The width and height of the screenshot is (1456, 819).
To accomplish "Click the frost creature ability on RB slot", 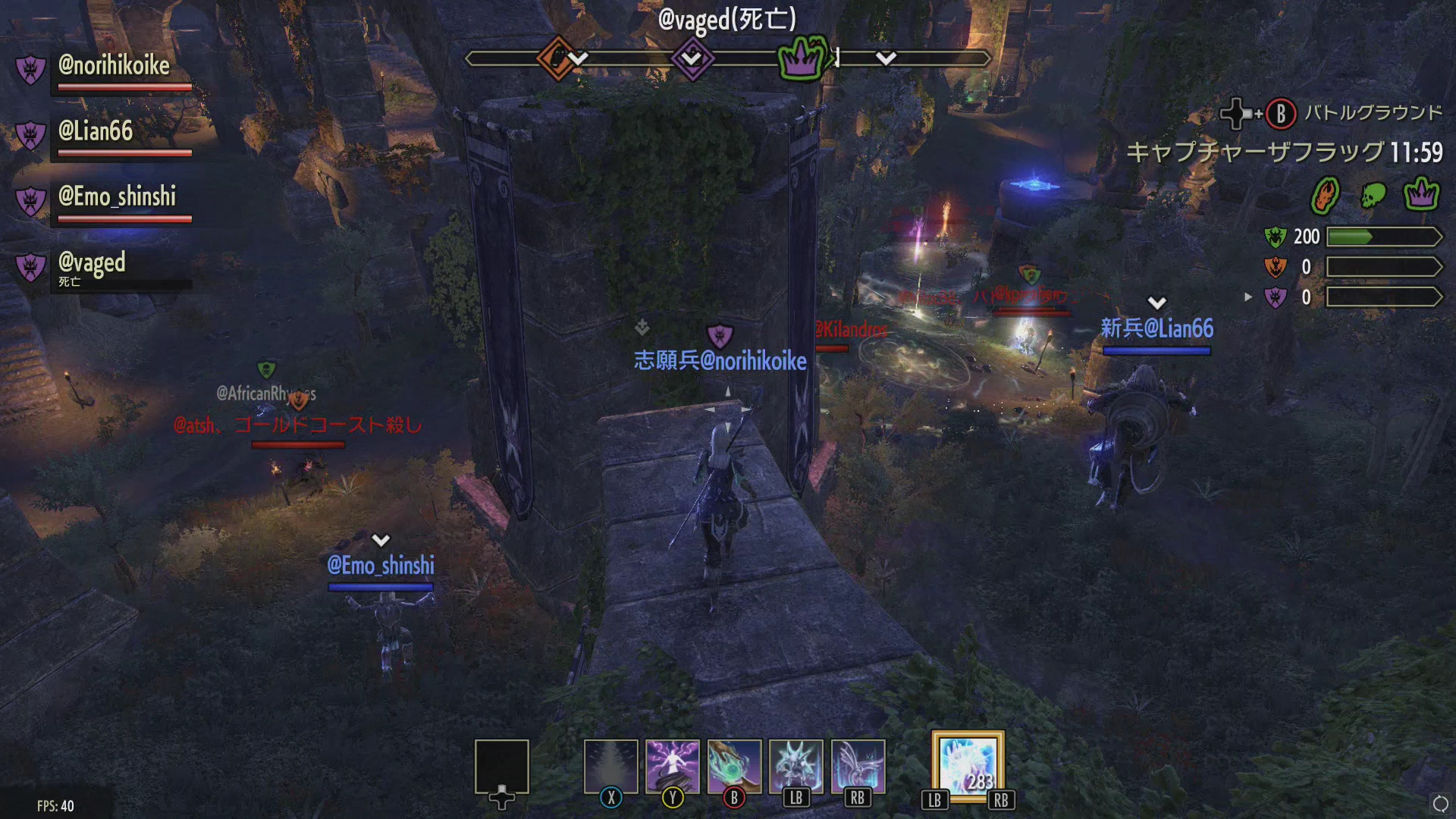I will pyautogui.click(x=857, y=764).
